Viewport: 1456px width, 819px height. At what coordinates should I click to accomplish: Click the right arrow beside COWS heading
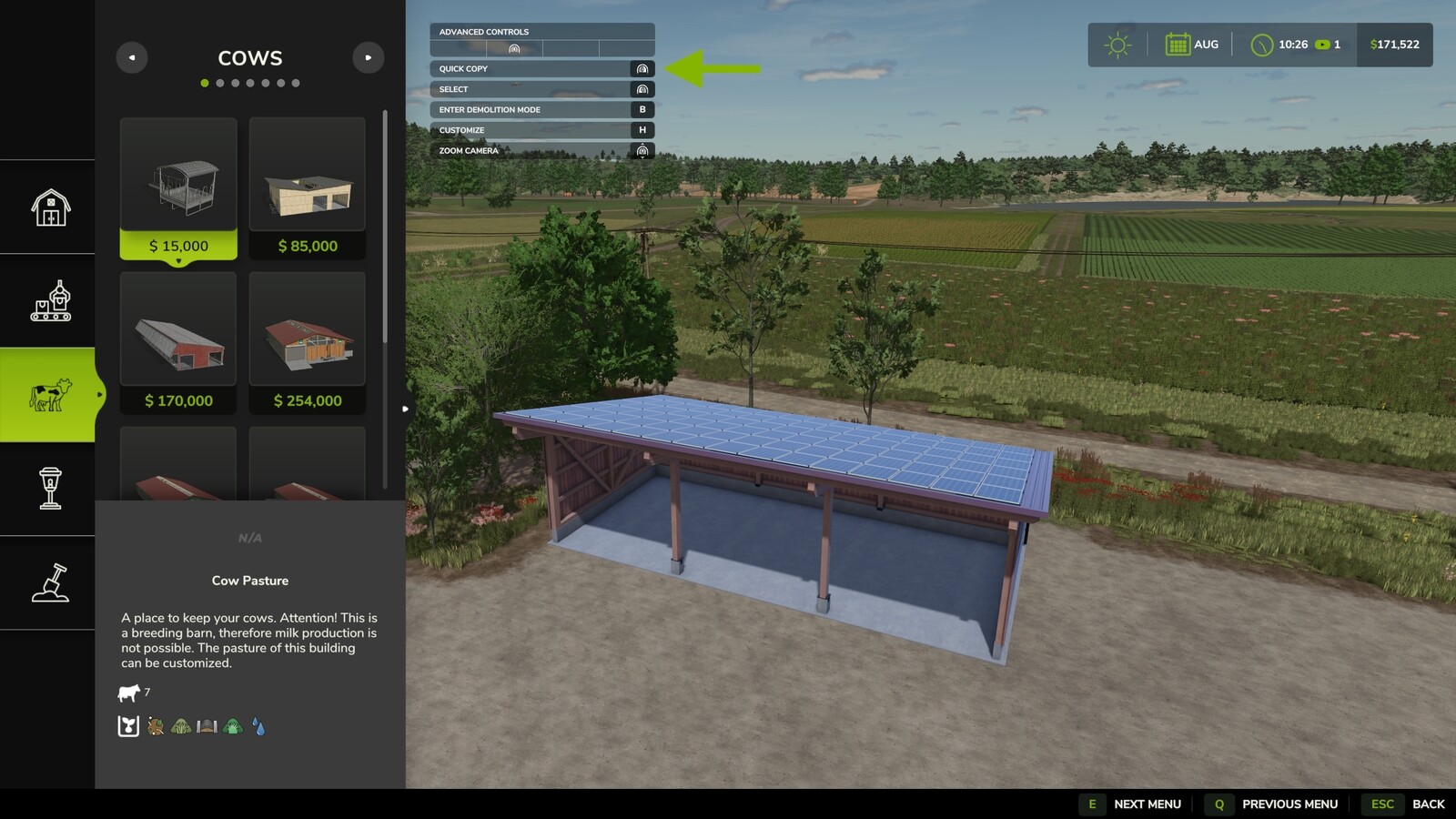[369, 57]
